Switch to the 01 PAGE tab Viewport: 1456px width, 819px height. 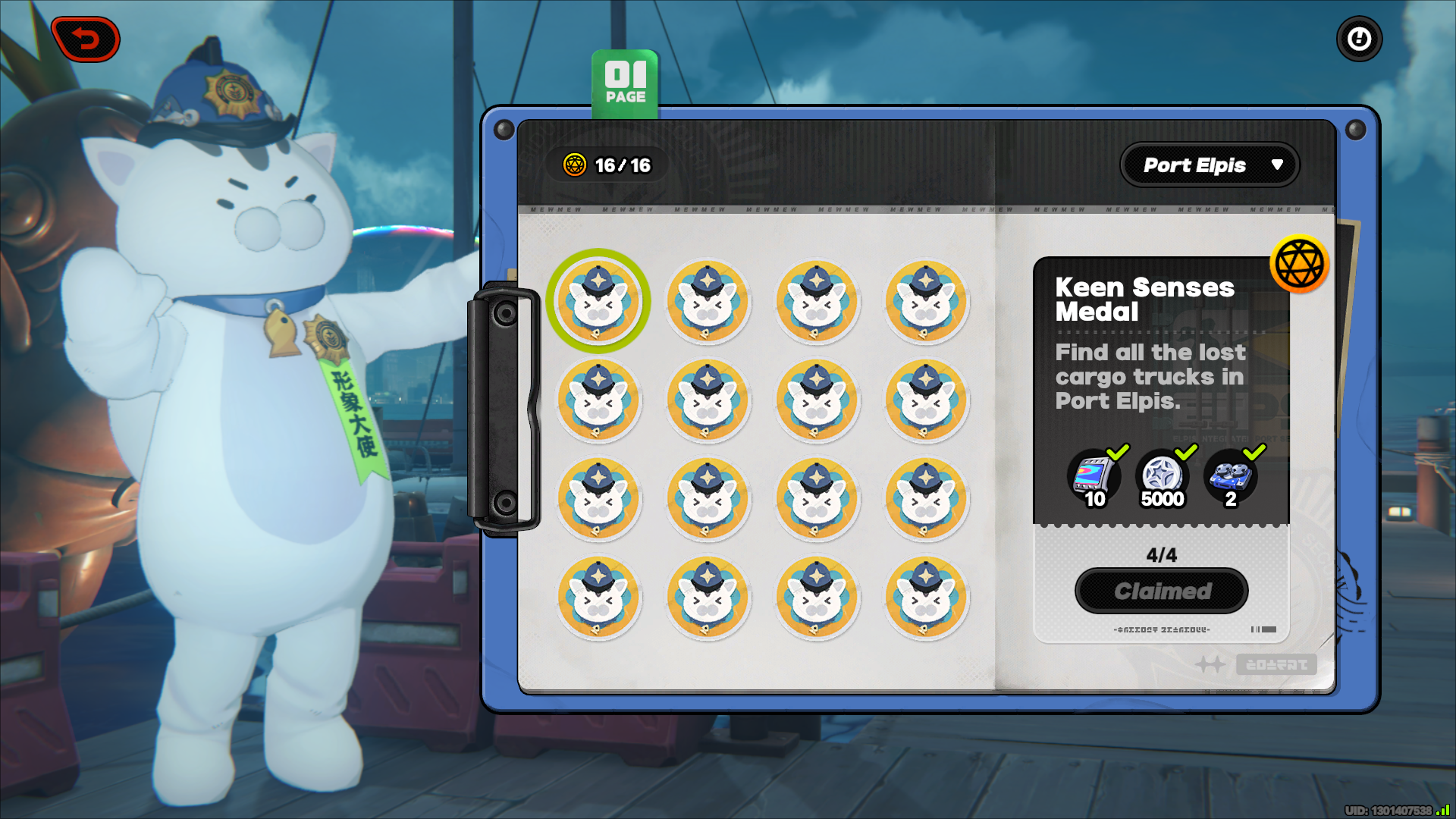(x=625, y=81)
